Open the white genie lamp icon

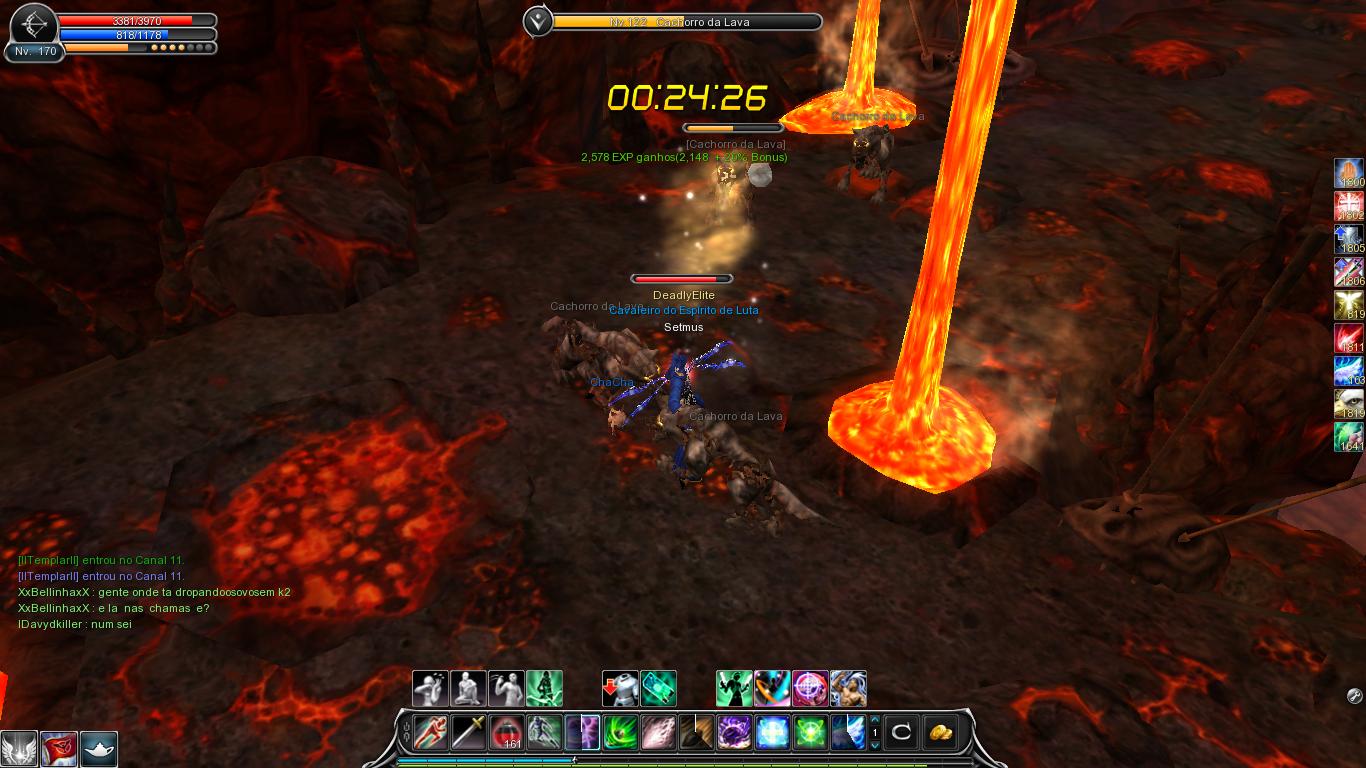tap(99, 749)
